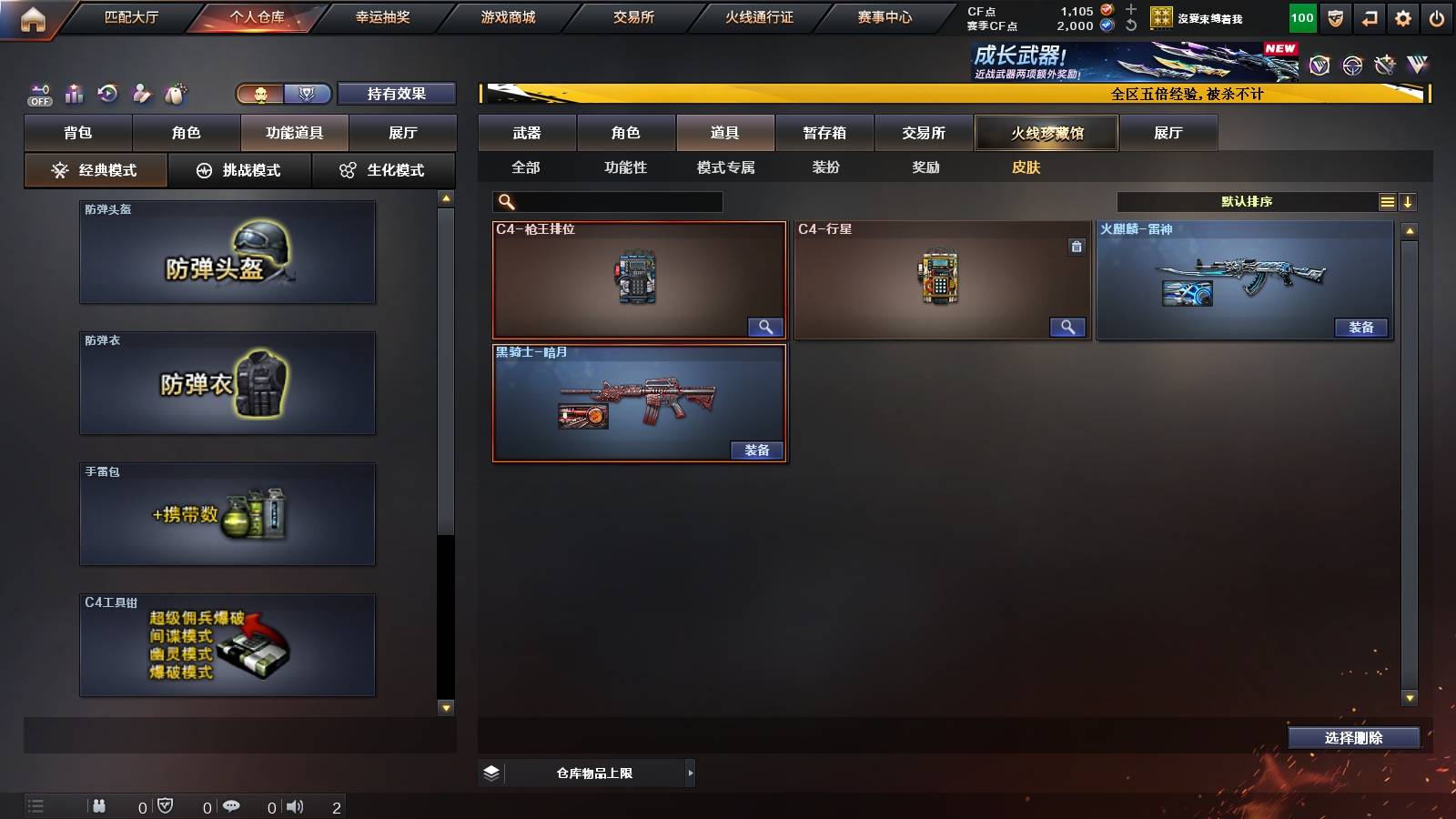
Task: Click the crosshair emblem icon below the NEW banner
Action: tap(1350, 66)
